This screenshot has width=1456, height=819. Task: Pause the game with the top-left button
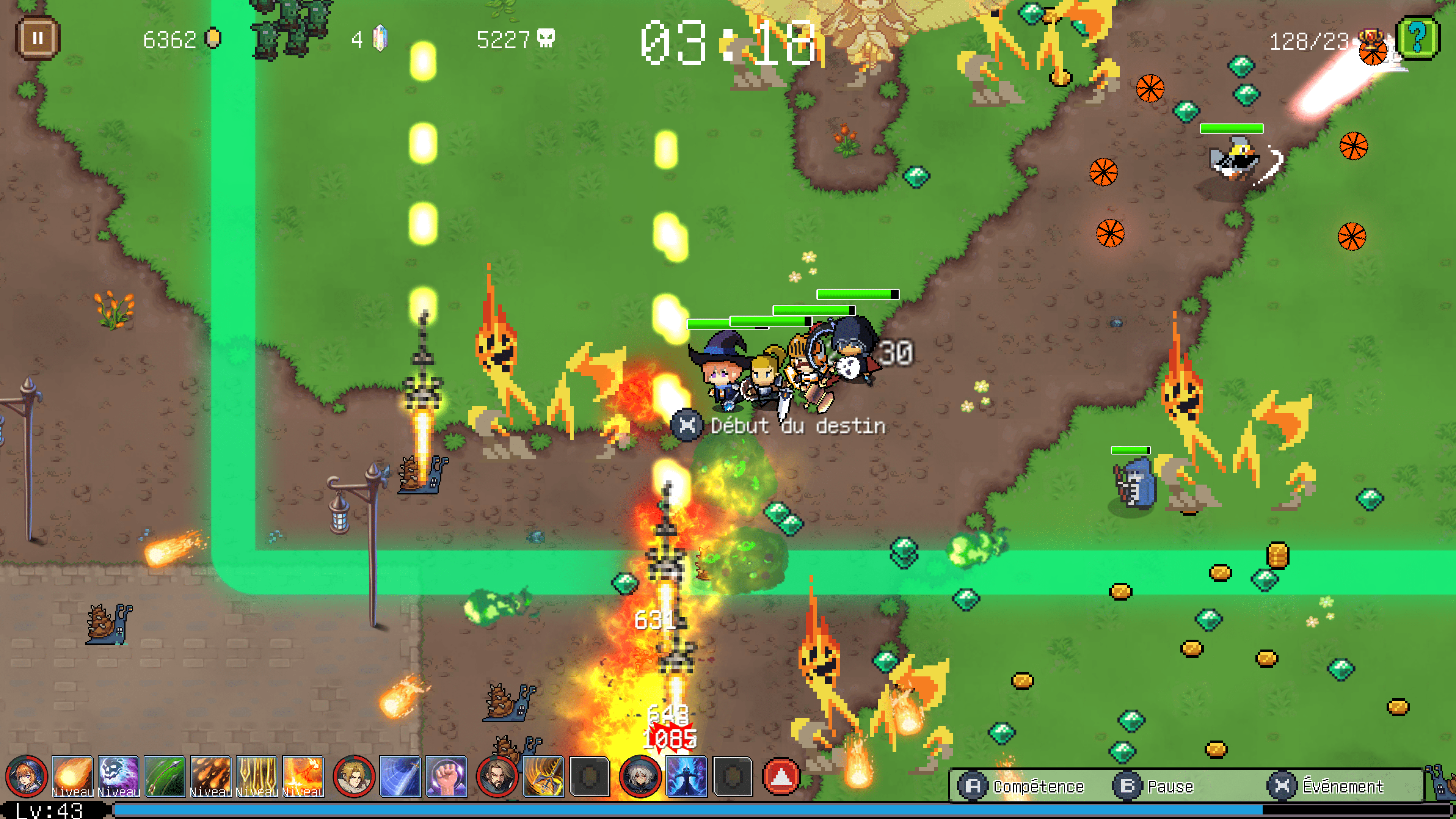pos(37,38)
